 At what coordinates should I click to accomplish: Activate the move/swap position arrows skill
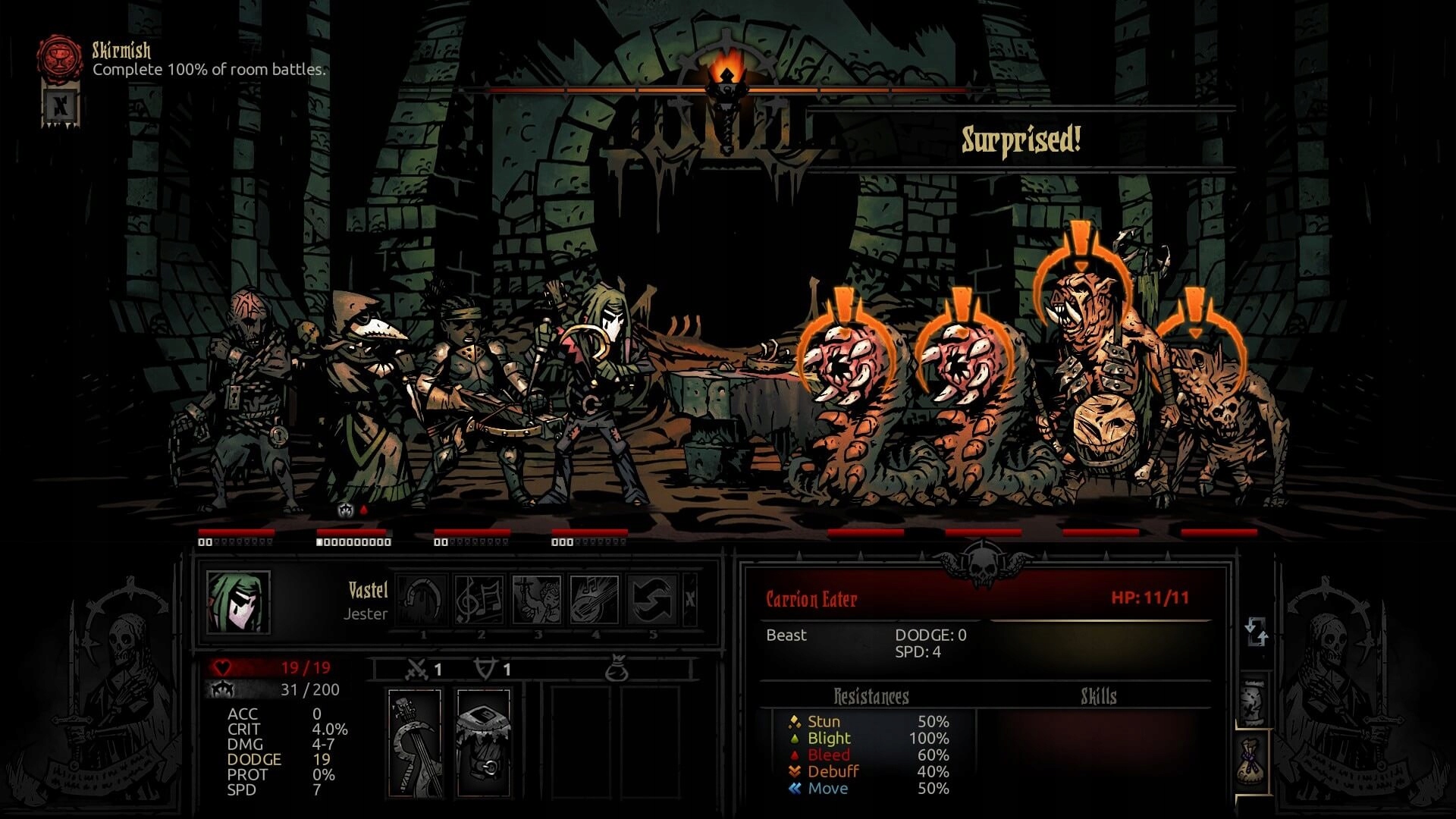[x=652, y=599]
